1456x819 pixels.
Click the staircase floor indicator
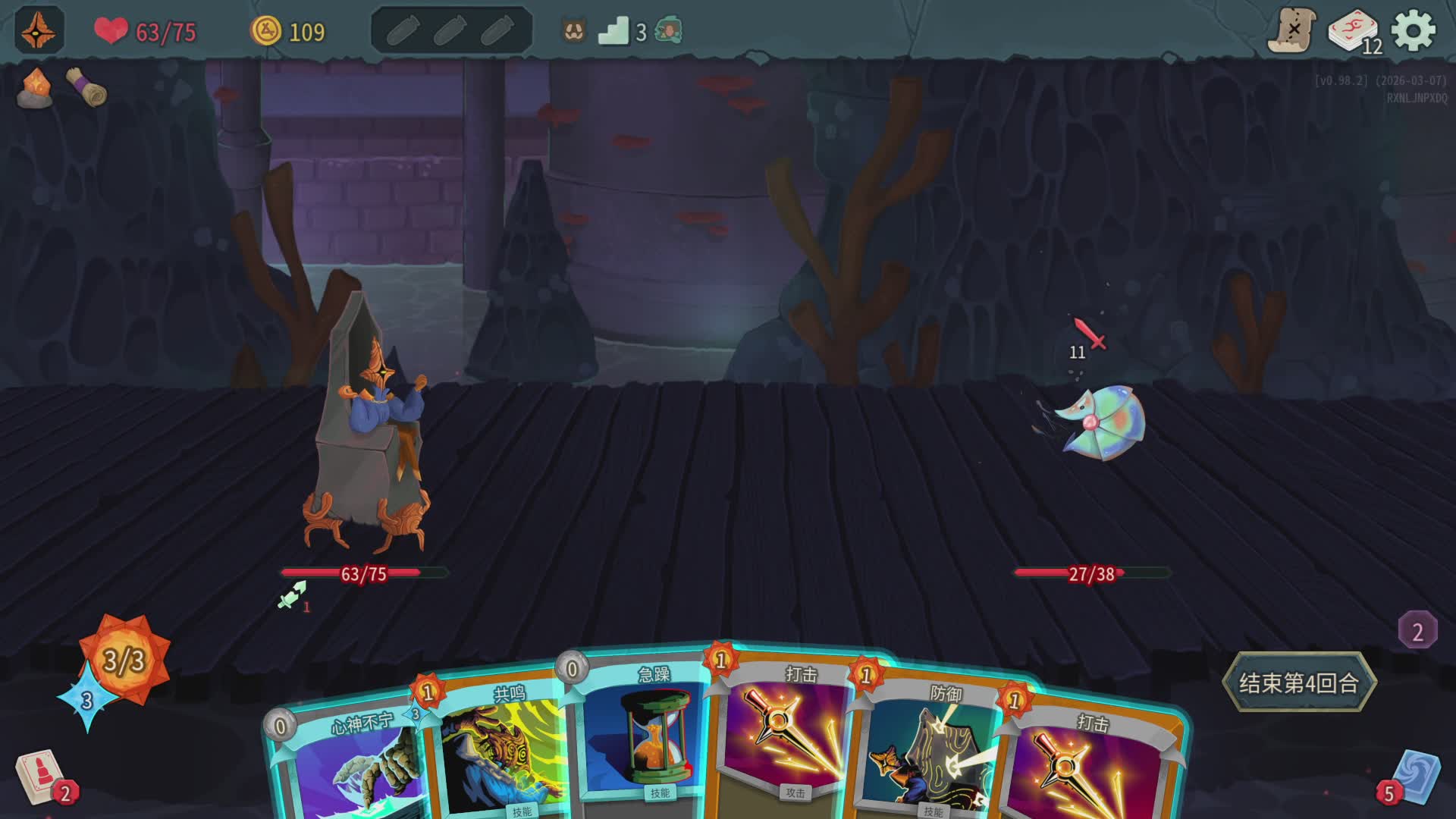614,32
